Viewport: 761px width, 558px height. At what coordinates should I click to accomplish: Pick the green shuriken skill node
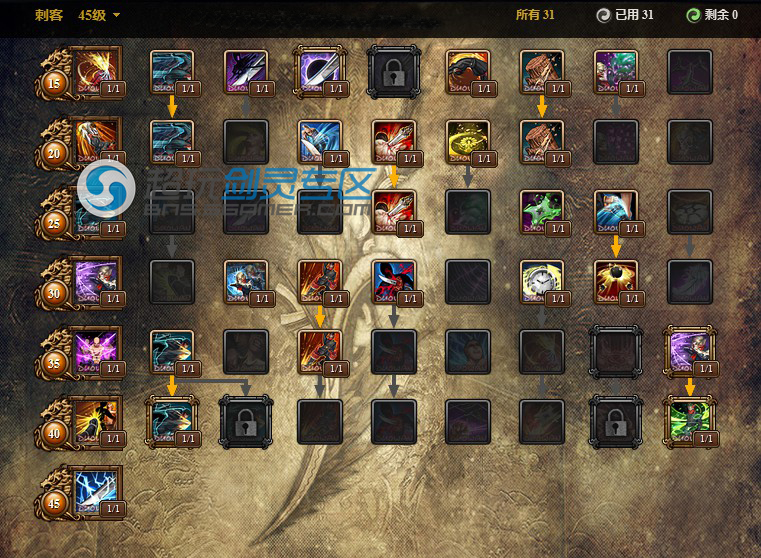pos(541,211)
